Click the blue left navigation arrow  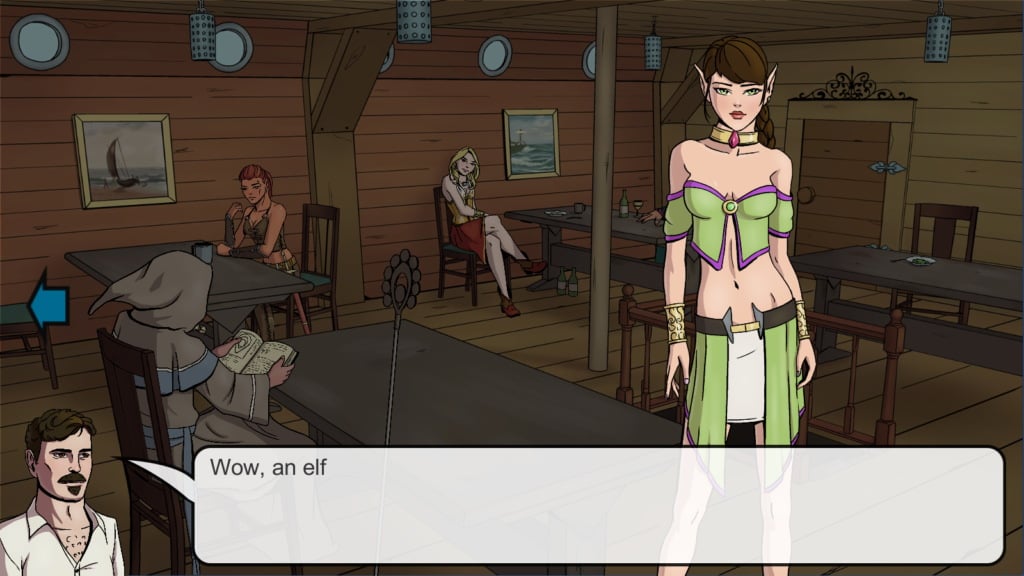(48, 306)
